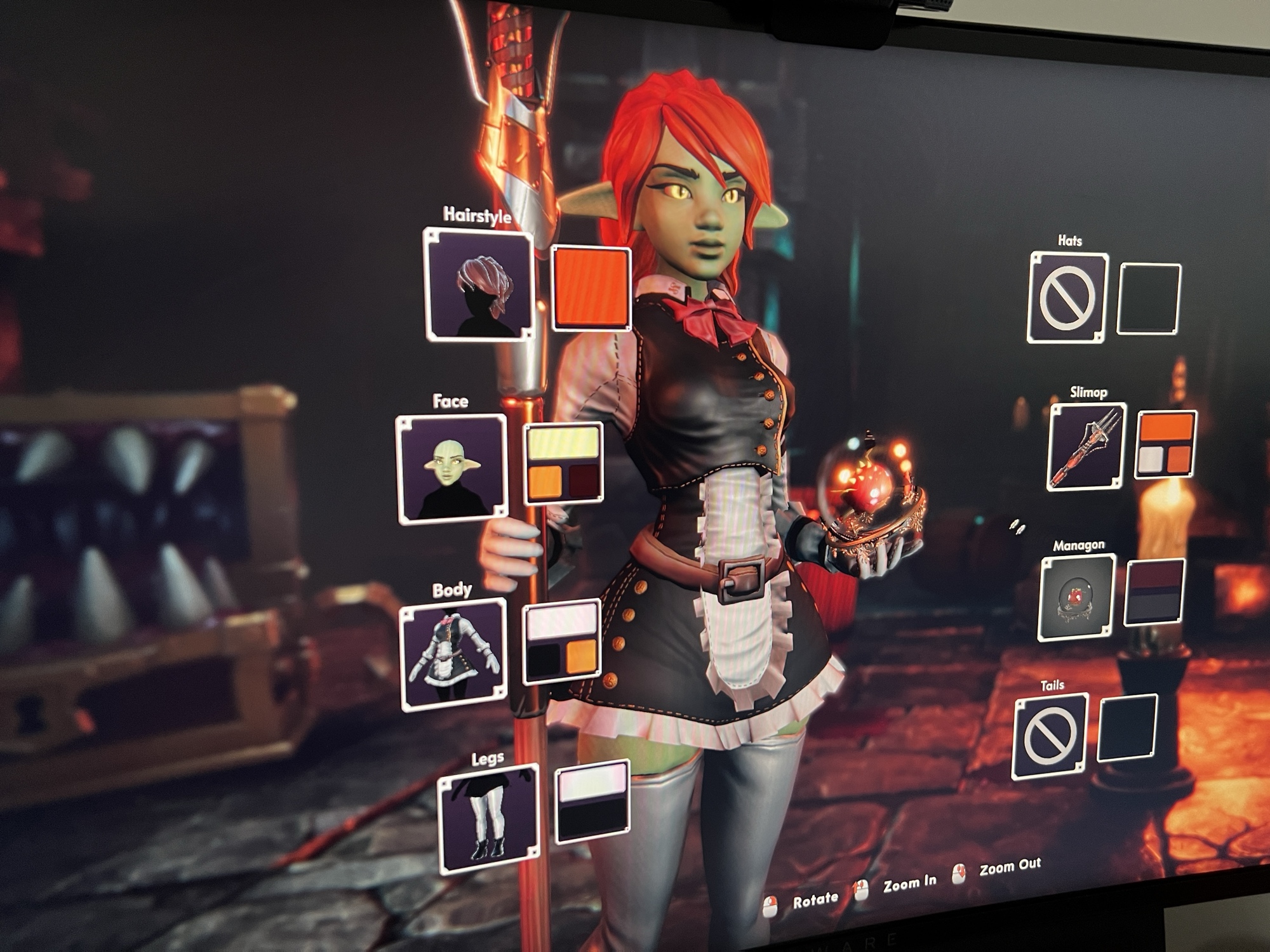The width and height of the screenshot is (1270, 952).
Task: Change the Face color palette
Action: click(x=563, y=463)
